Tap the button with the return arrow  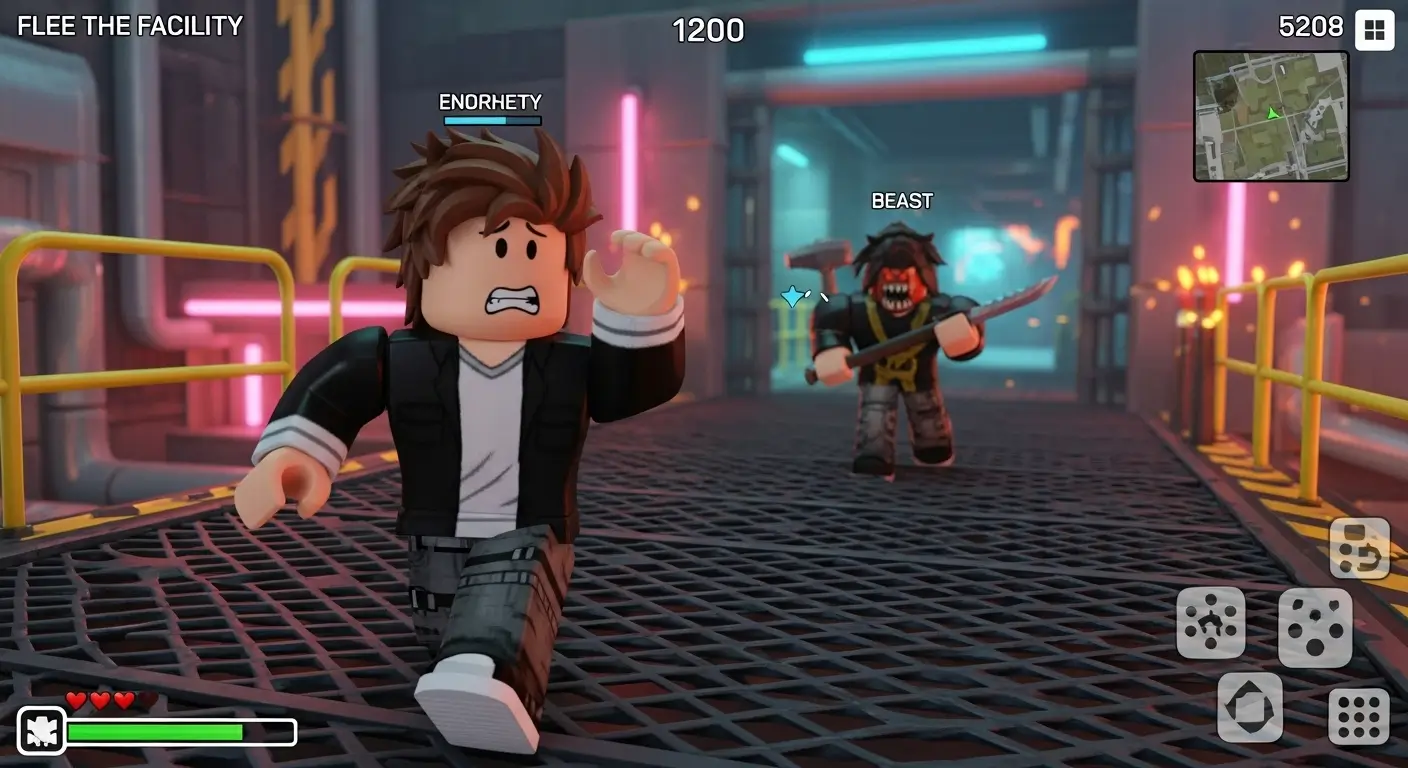tap(1359, 548)
